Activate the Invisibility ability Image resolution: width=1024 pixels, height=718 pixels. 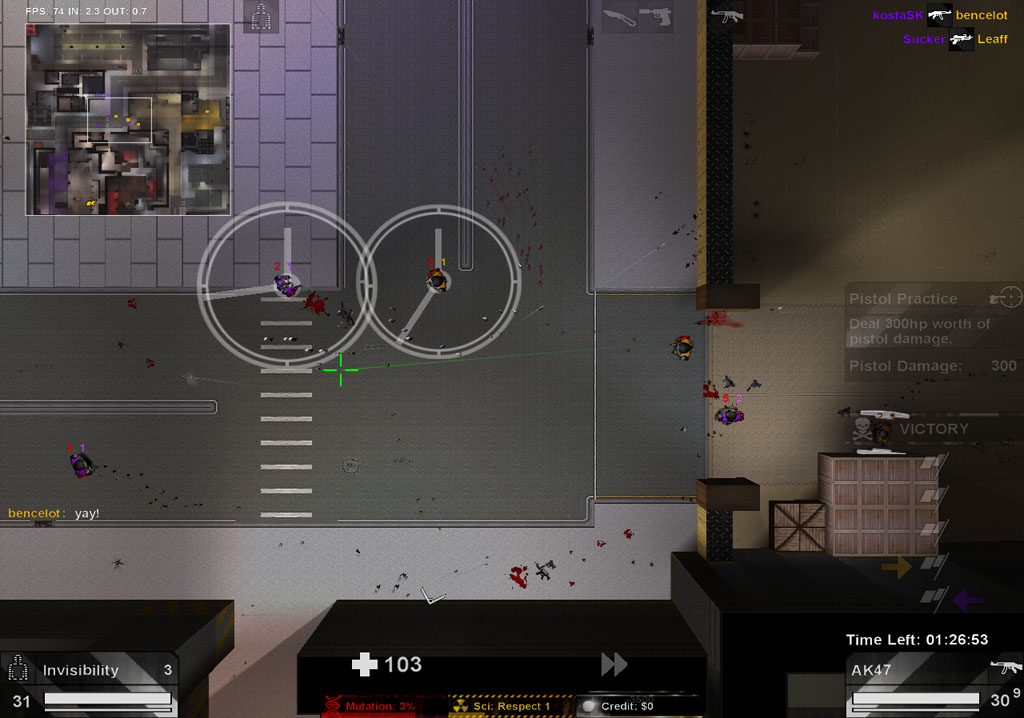pyautogui.click(x=90, y=671)
